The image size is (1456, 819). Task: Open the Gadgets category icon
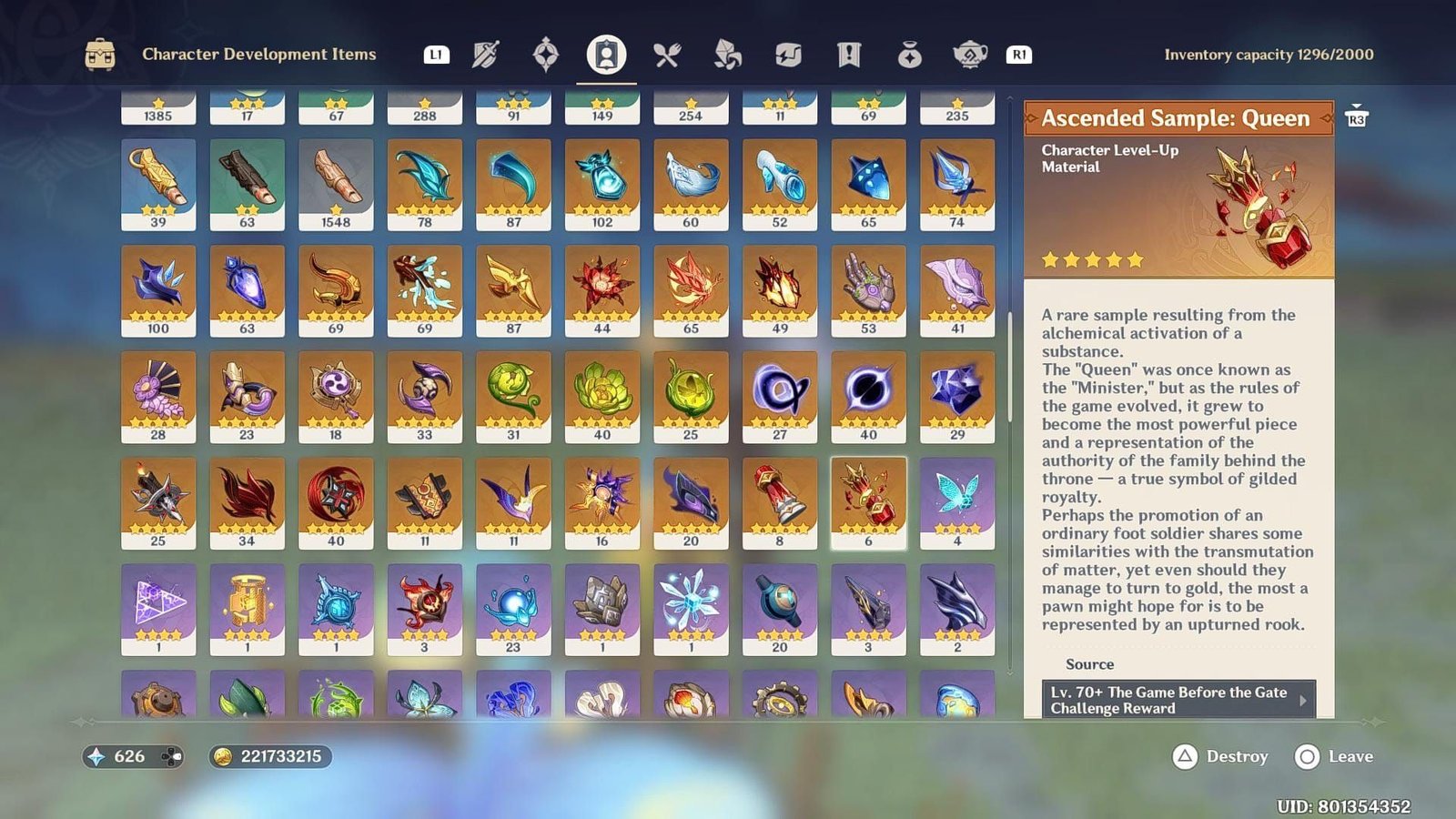click(786, 55)
